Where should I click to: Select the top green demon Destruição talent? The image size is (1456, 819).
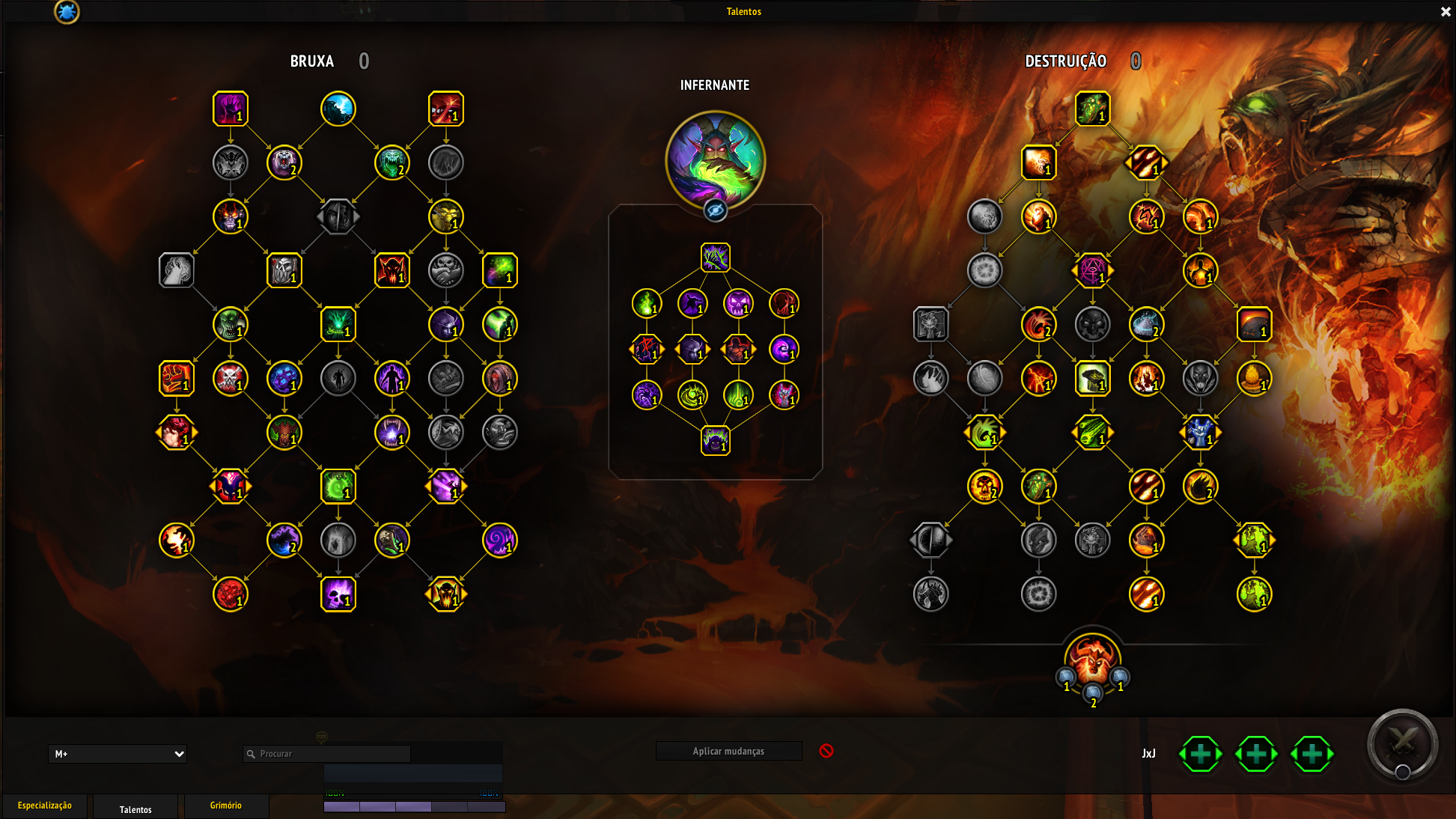click(x=1092, y=109)
